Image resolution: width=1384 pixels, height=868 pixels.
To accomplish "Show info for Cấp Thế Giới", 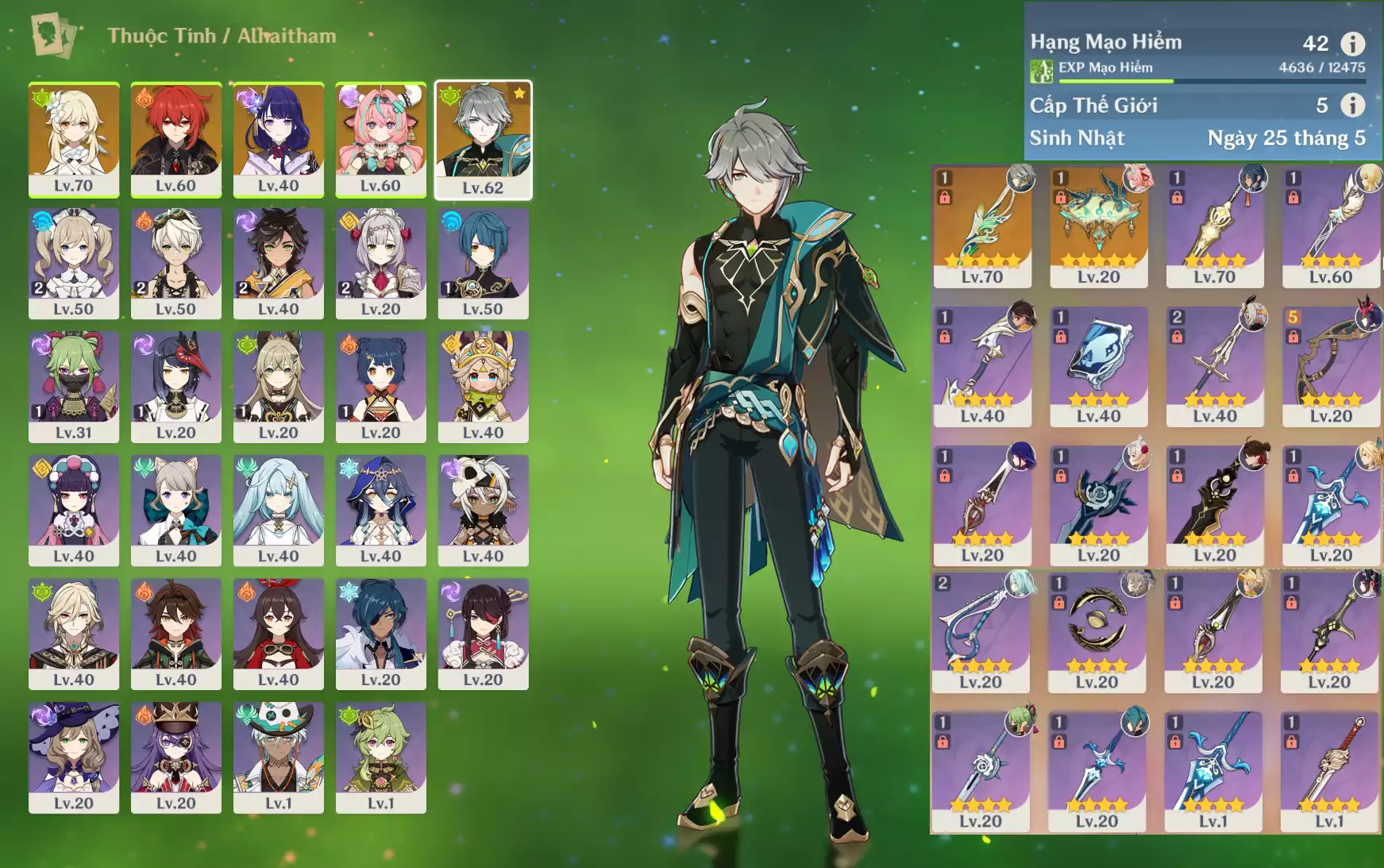I will (1352, 105).
